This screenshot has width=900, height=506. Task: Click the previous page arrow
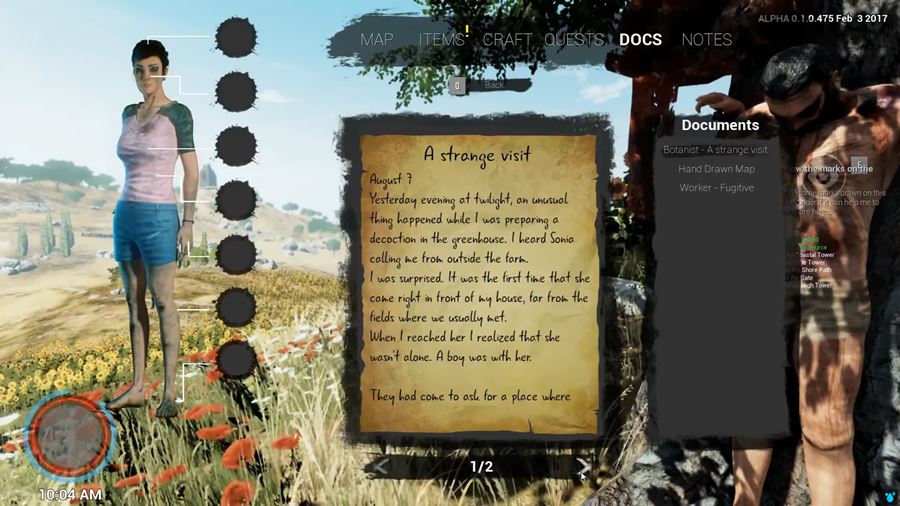tap(382, 466)
